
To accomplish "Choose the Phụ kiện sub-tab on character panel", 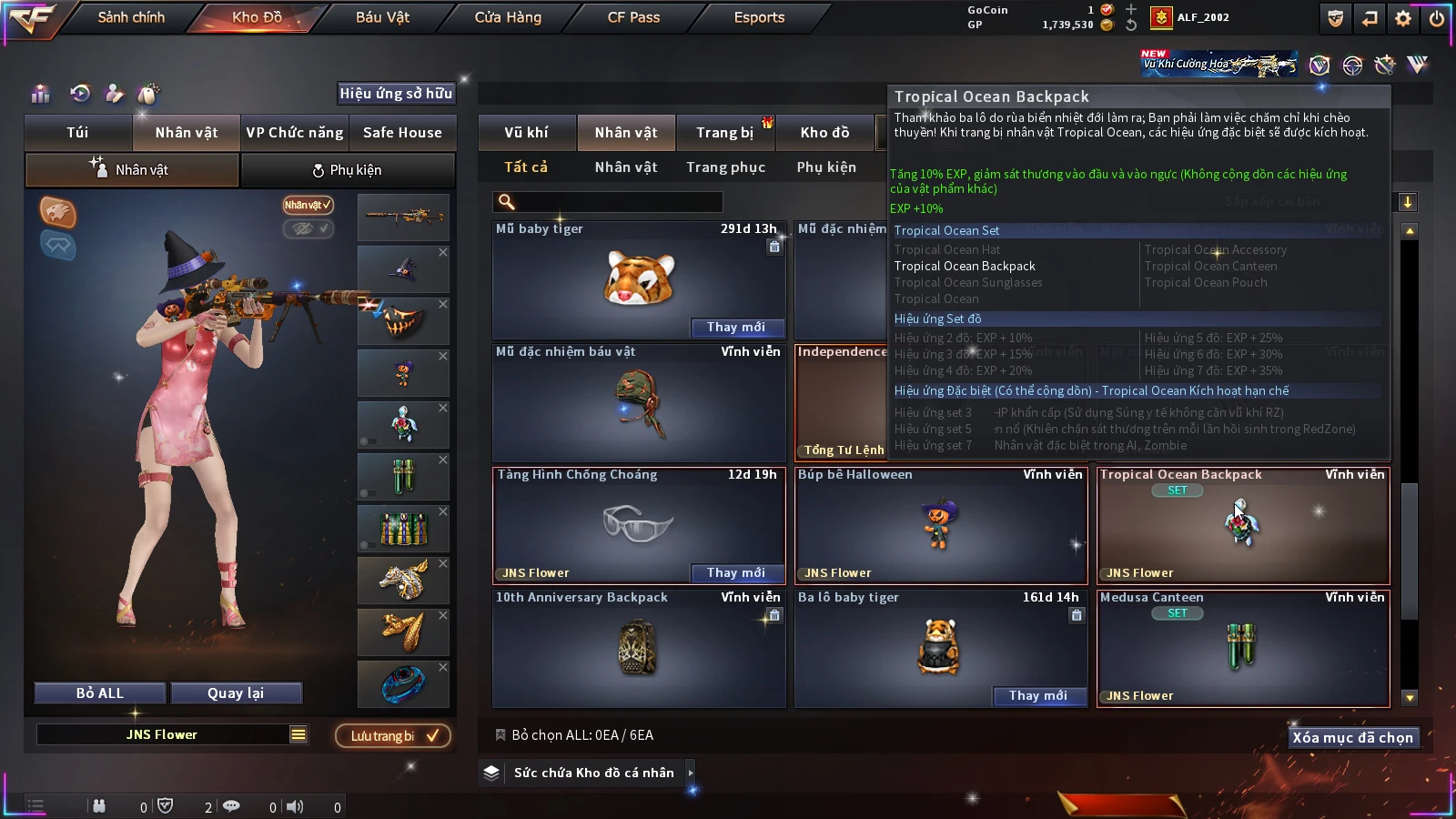I will [x=347, y=170].
